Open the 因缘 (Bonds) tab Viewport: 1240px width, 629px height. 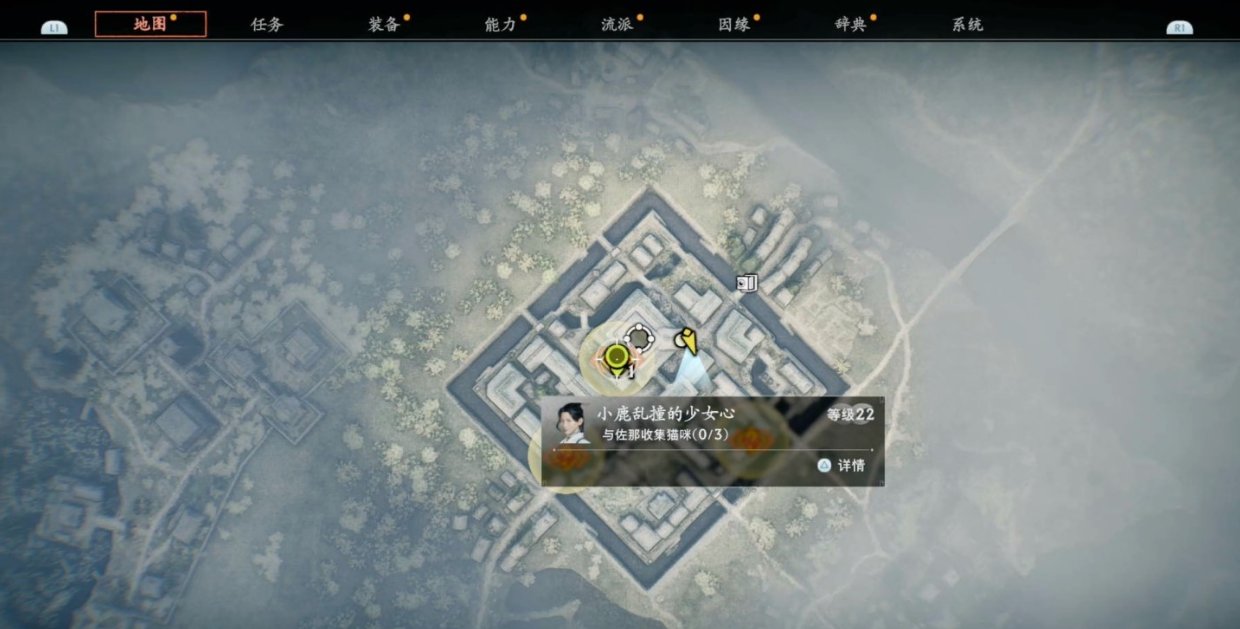click(x=734, y=24)
